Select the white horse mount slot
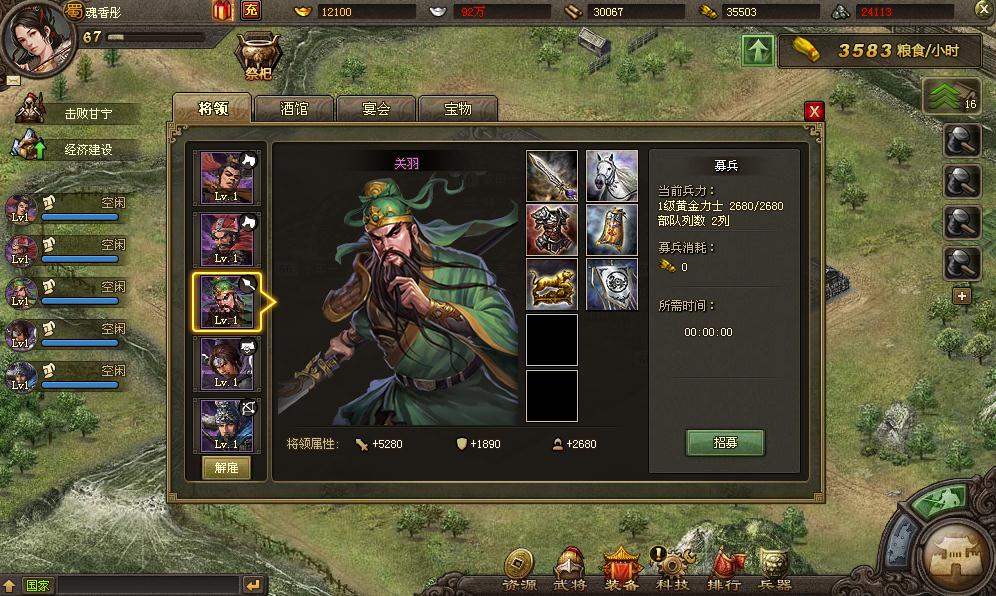The width and height of the screenshot is (996, 596). 611,176
